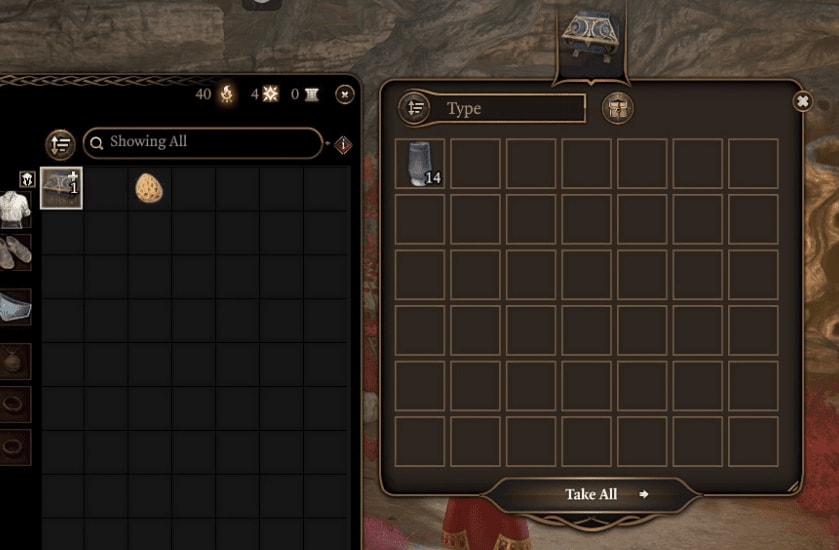Open the inventory sort button

(x=61, y=144)
